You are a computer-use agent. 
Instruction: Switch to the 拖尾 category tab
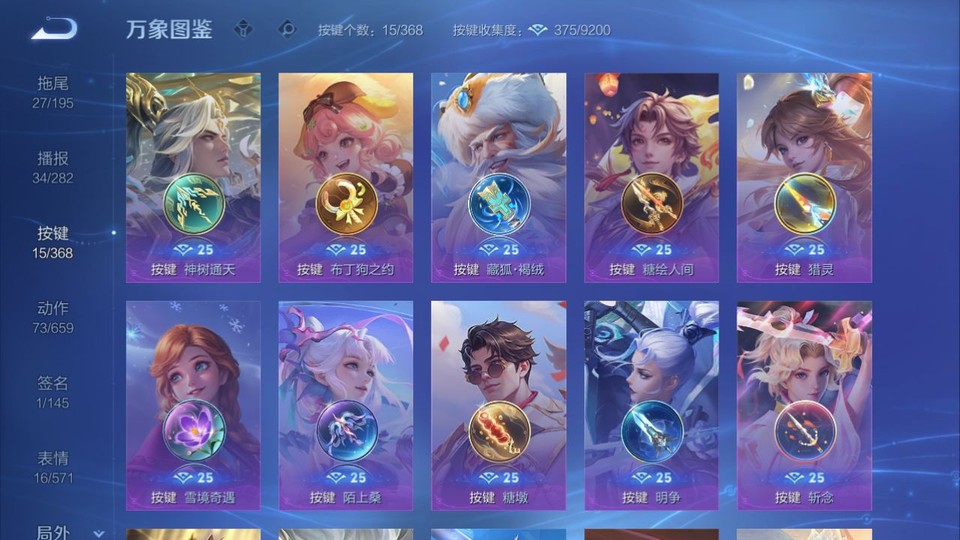[x=53, y=92]
